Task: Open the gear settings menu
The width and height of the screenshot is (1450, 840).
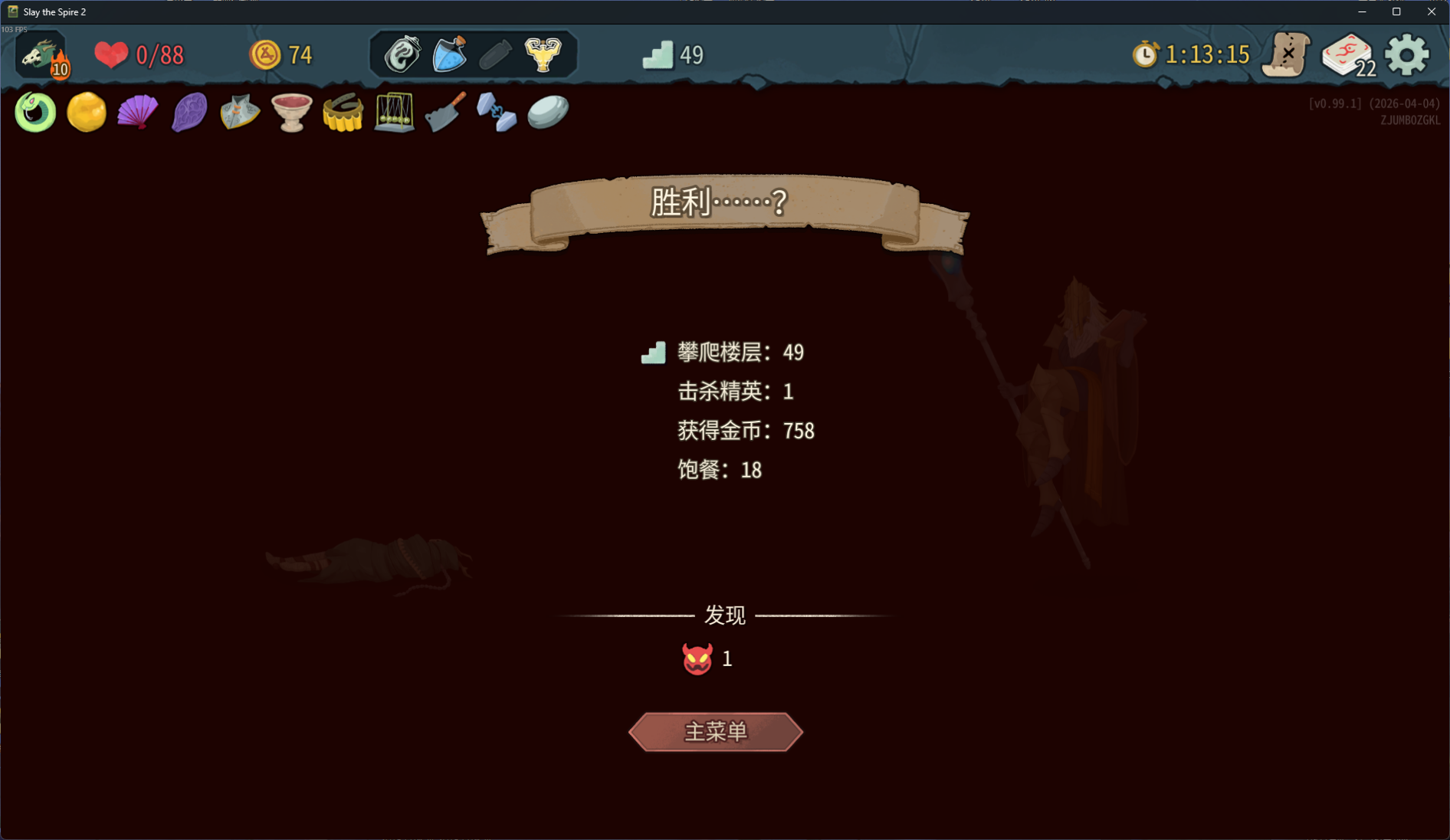Action: [x=1407, y=55]
